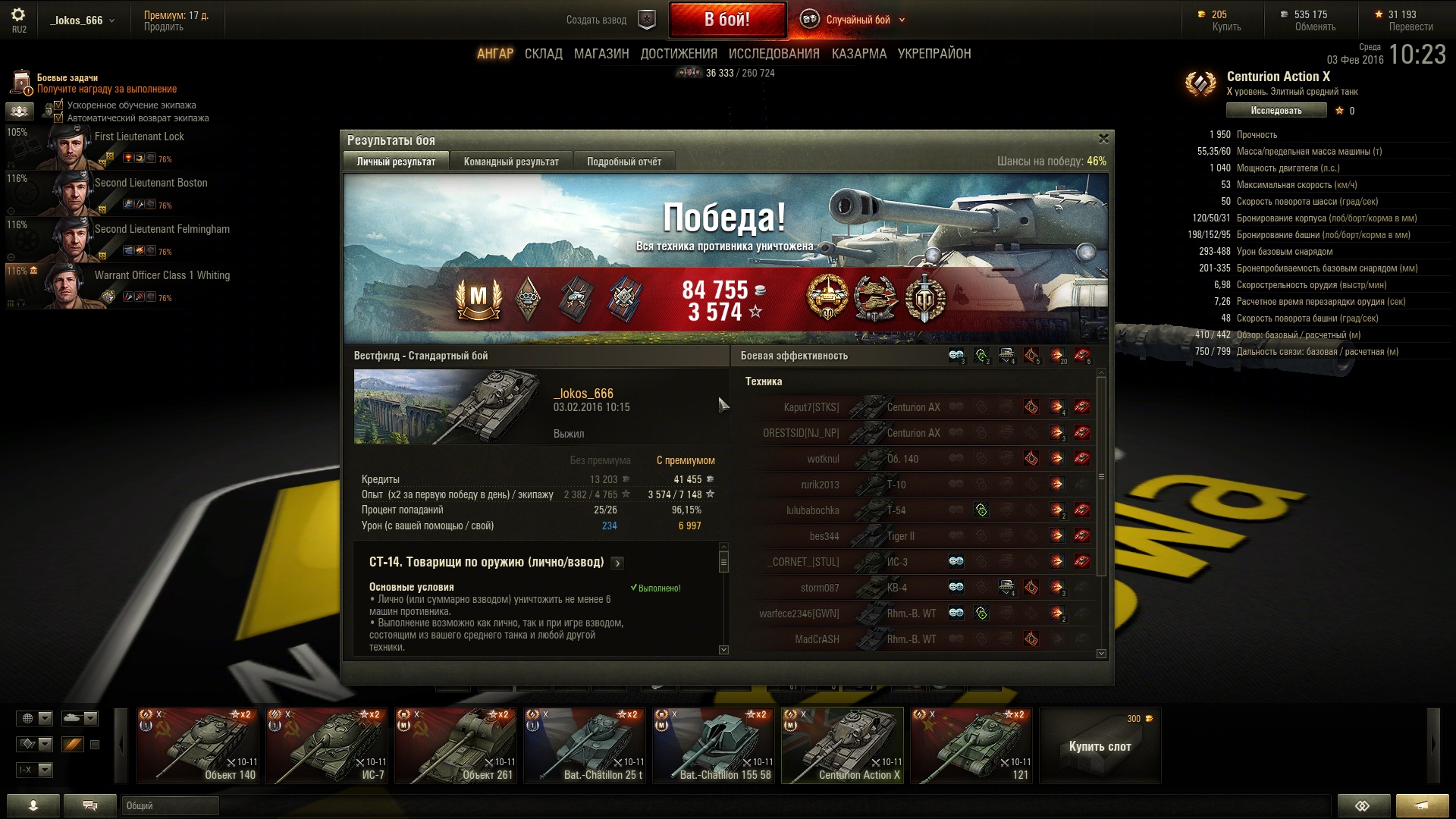
Task: Click the Исследовать button for Centurion Action X
Action: pyautogui.click(x=1276, y=111)
